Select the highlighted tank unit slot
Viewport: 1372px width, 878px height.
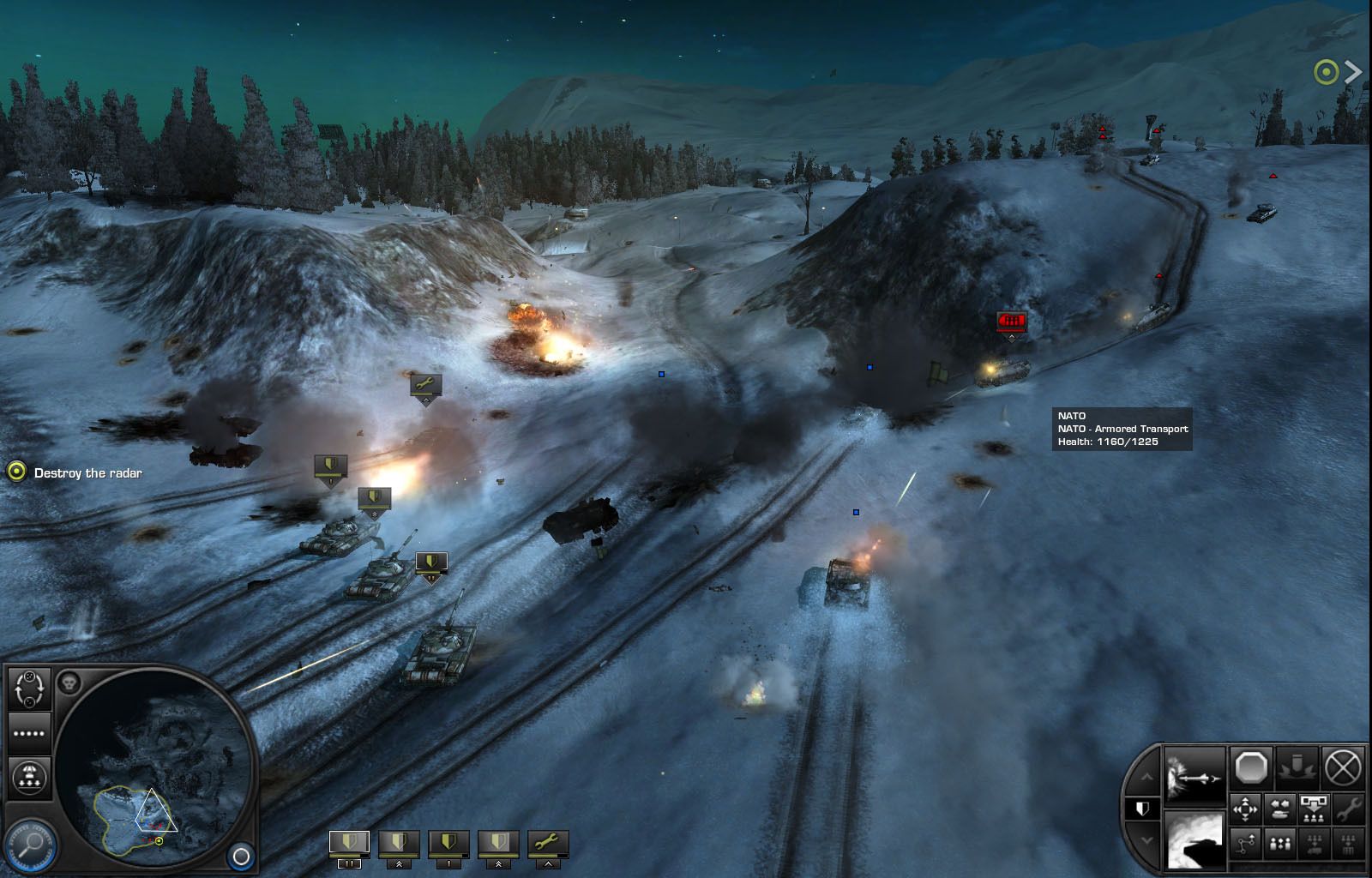coord(349,843)
